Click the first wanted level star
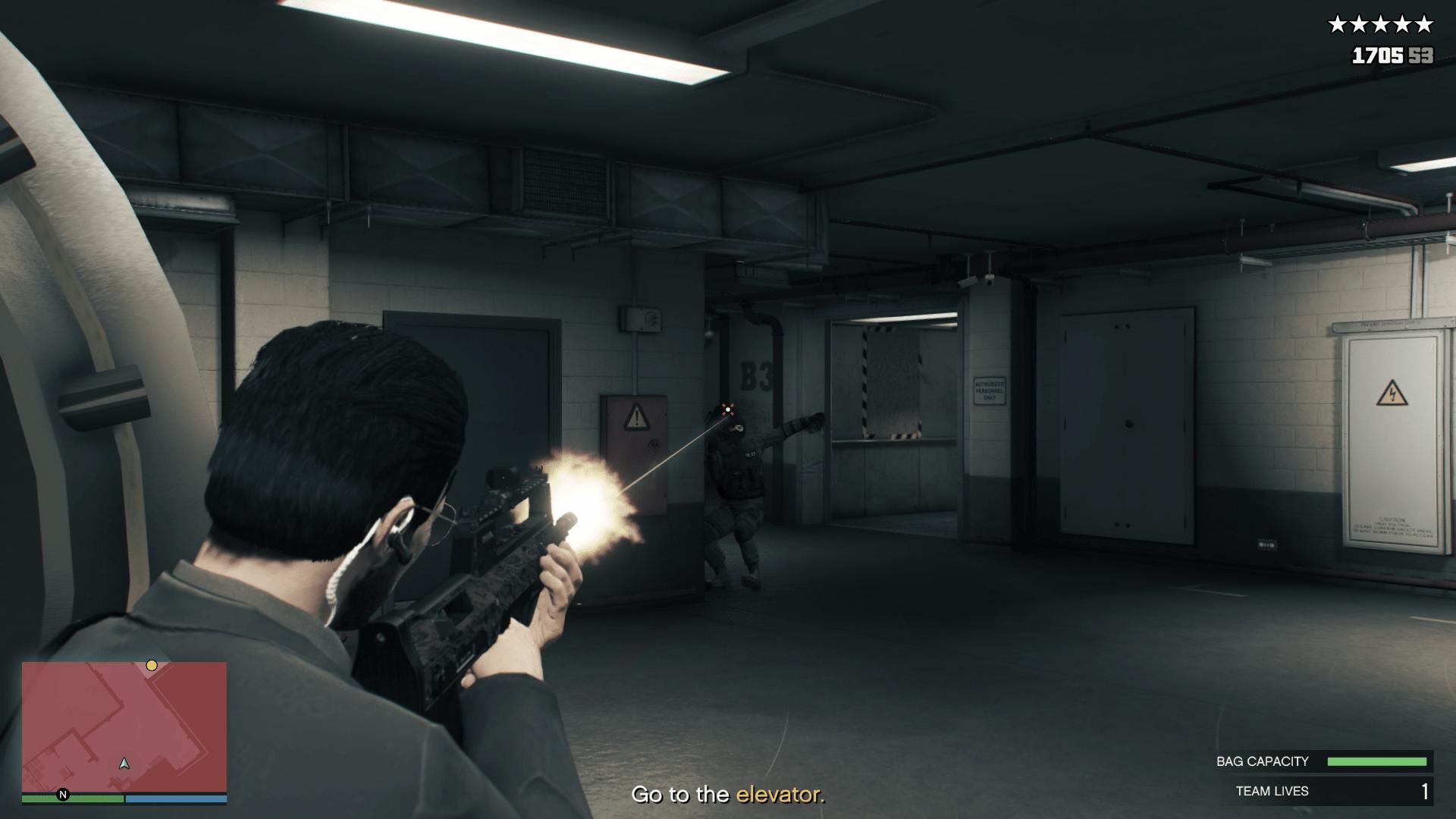 tap(1338, 24)
